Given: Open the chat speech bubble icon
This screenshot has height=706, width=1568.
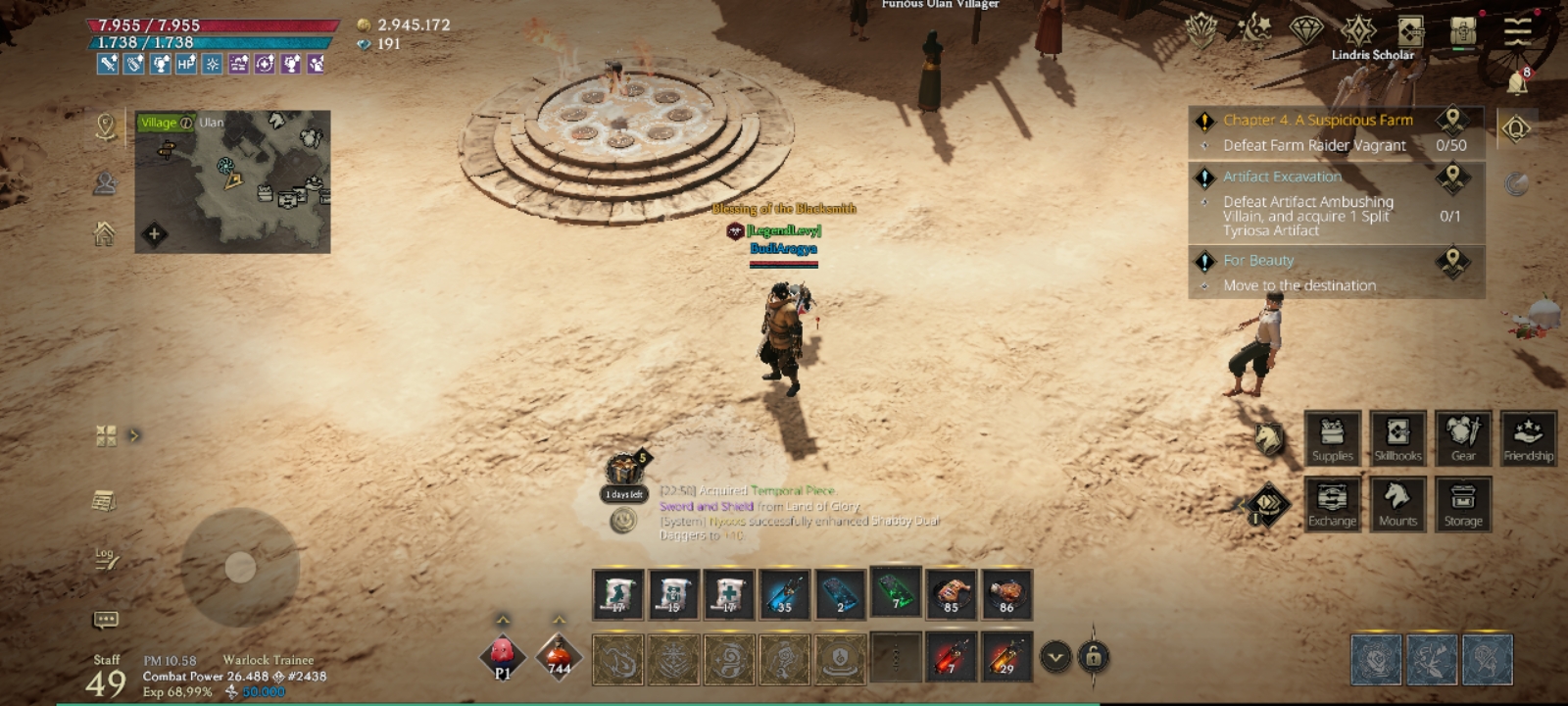Looking at the screenshot, I should [105, 620].
